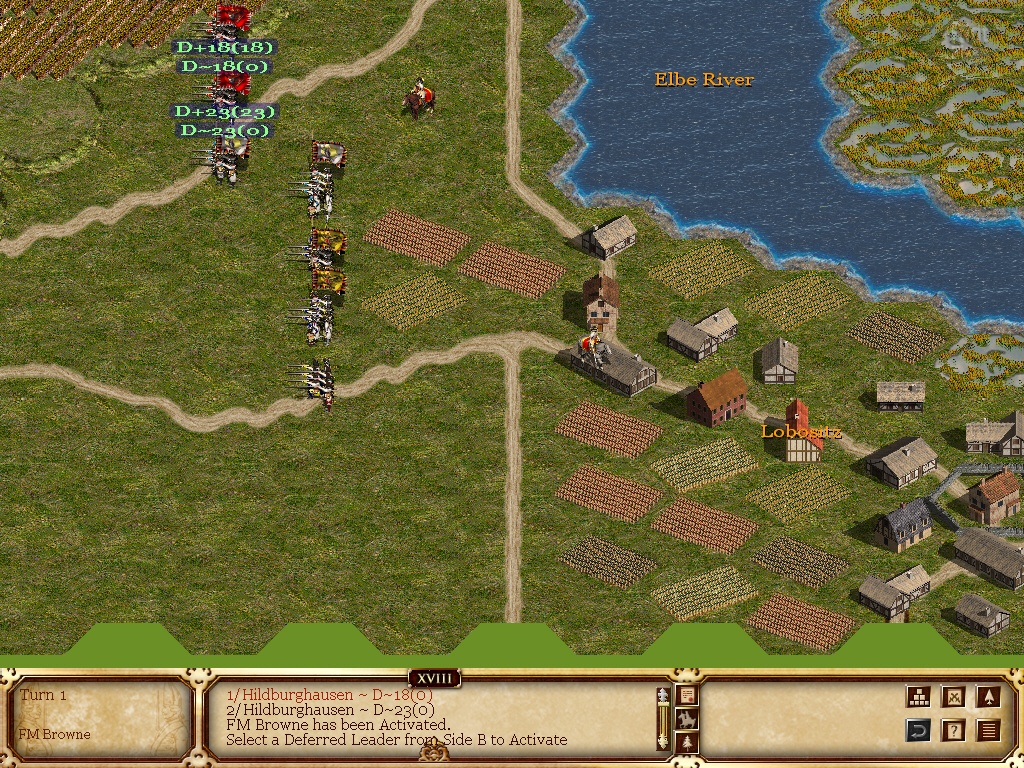Undo with the curved return arrow button
The image size is (1024, 768).
click(918, 730)
